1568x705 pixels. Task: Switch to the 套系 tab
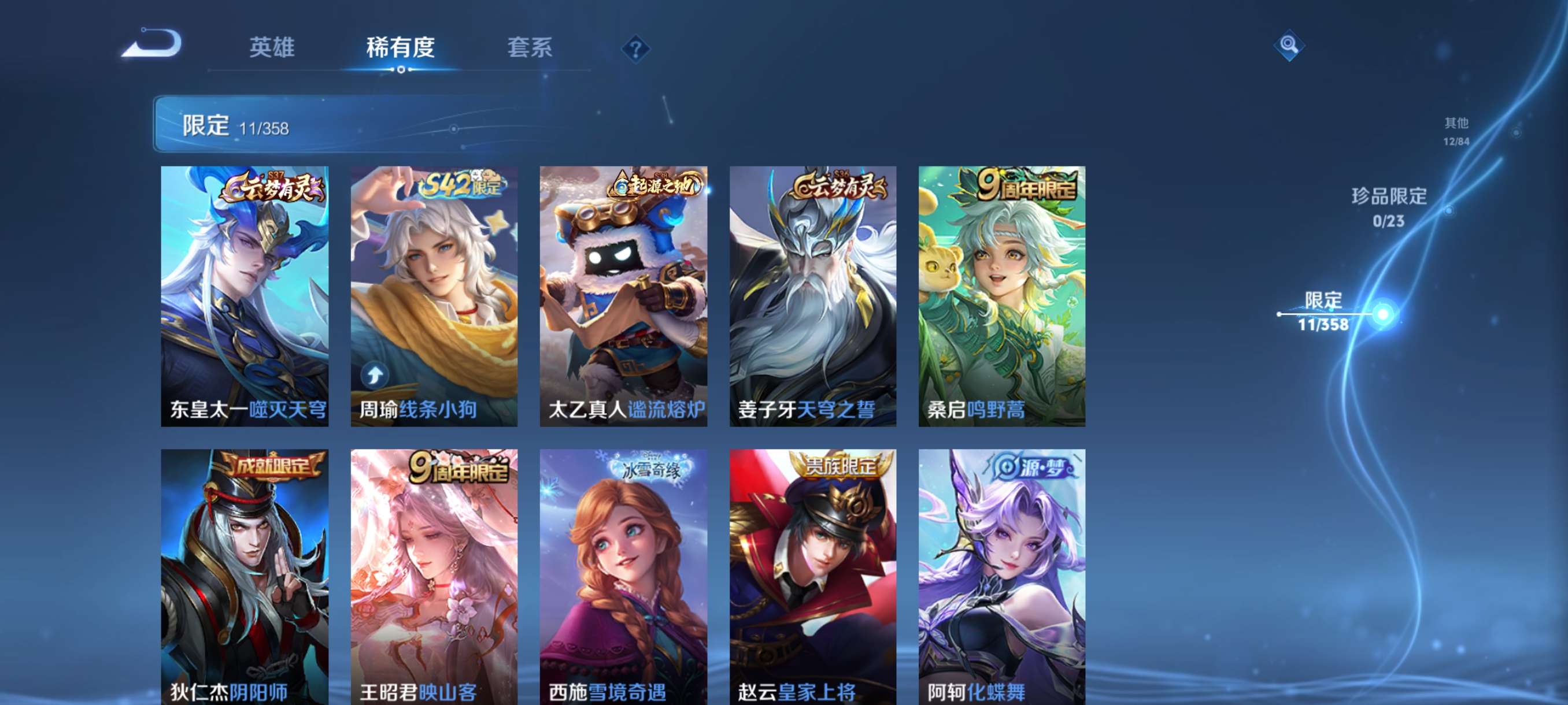click(530, 48)
